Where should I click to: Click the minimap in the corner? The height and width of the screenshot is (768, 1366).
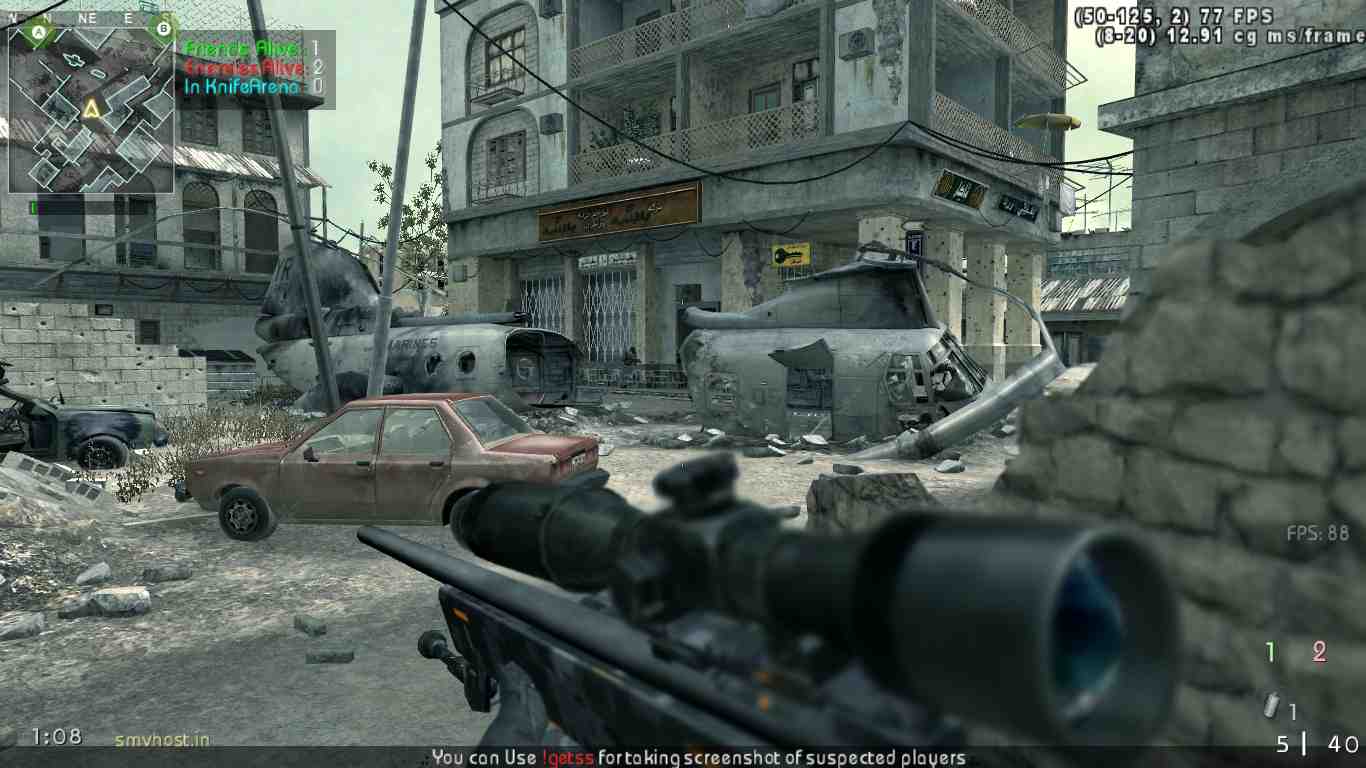92,110
